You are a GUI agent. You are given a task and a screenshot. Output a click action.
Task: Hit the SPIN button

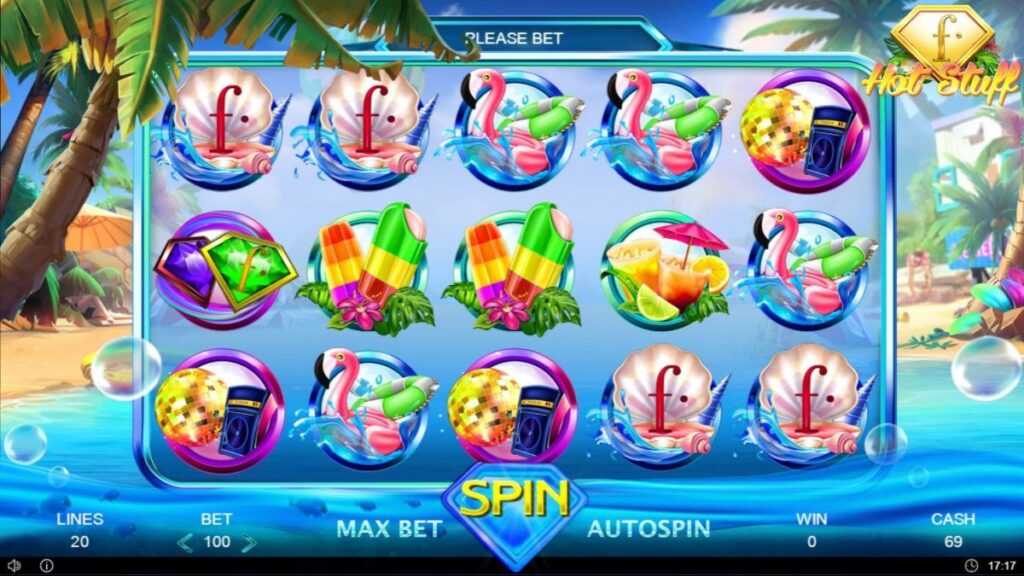click(x=514, y=502)
